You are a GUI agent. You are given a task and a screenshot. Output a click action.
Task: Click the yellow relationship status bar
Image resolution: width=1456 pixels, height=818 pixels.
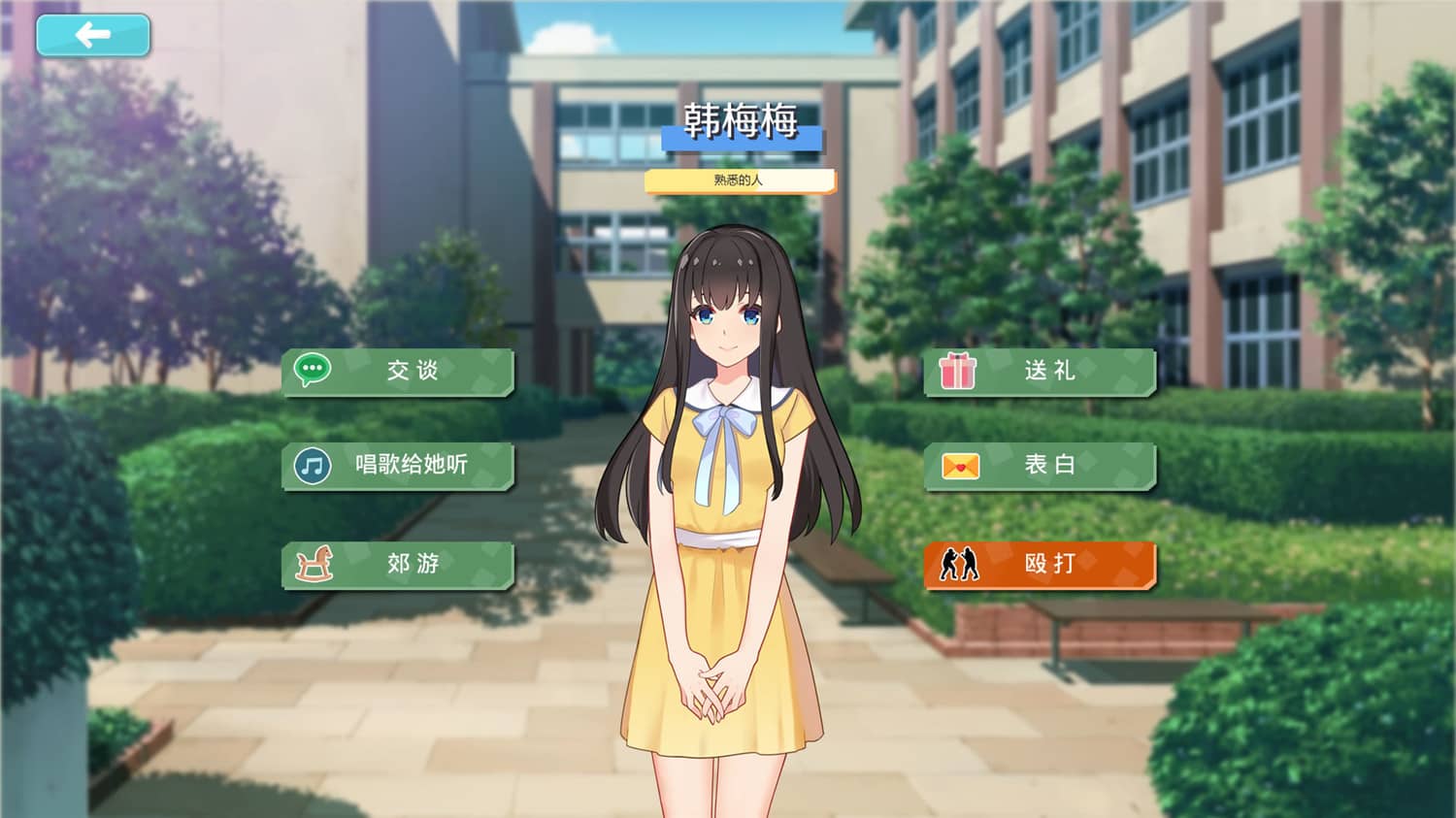click(743, 180)
